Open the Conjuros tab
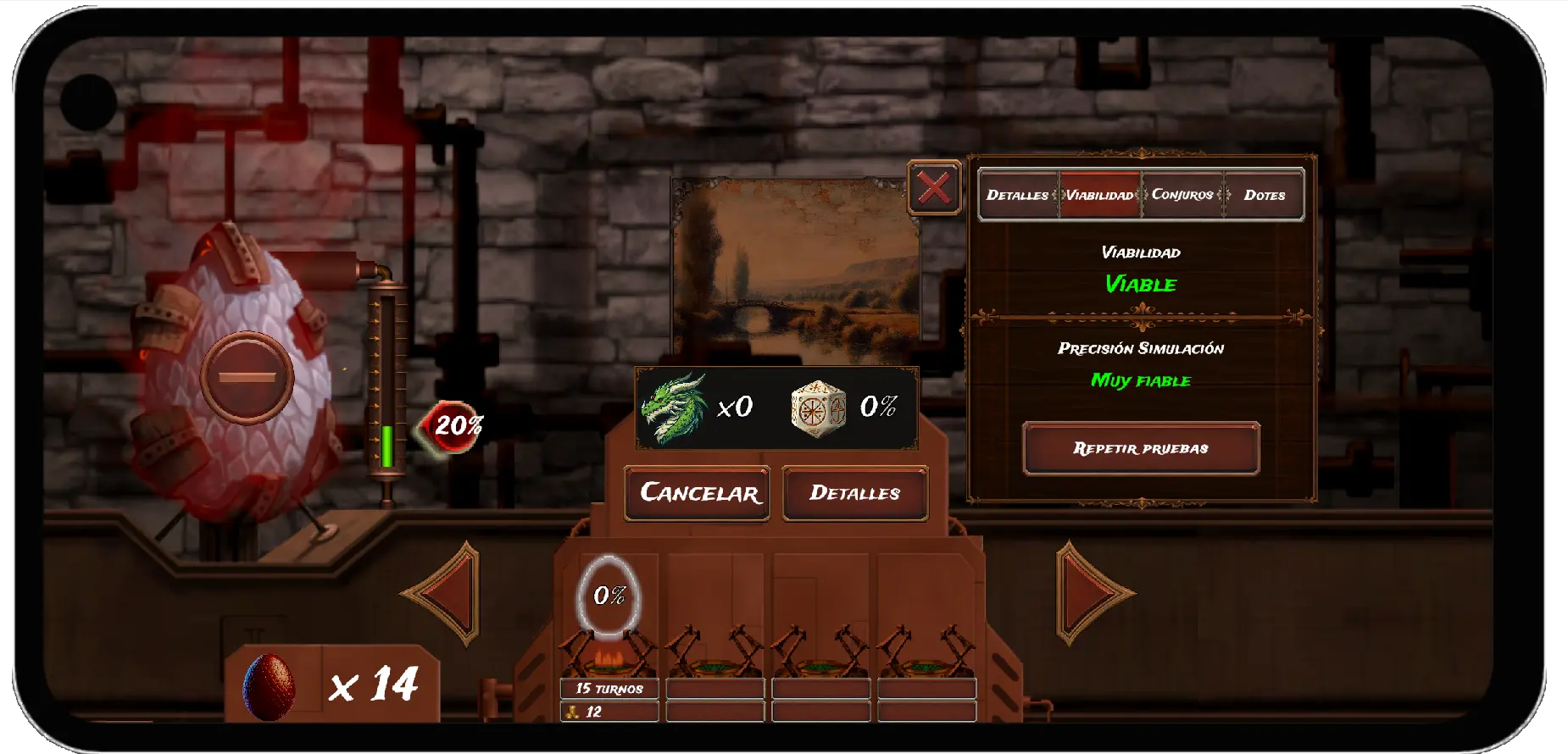1568x754 pixels. [x=1182, y=195]
